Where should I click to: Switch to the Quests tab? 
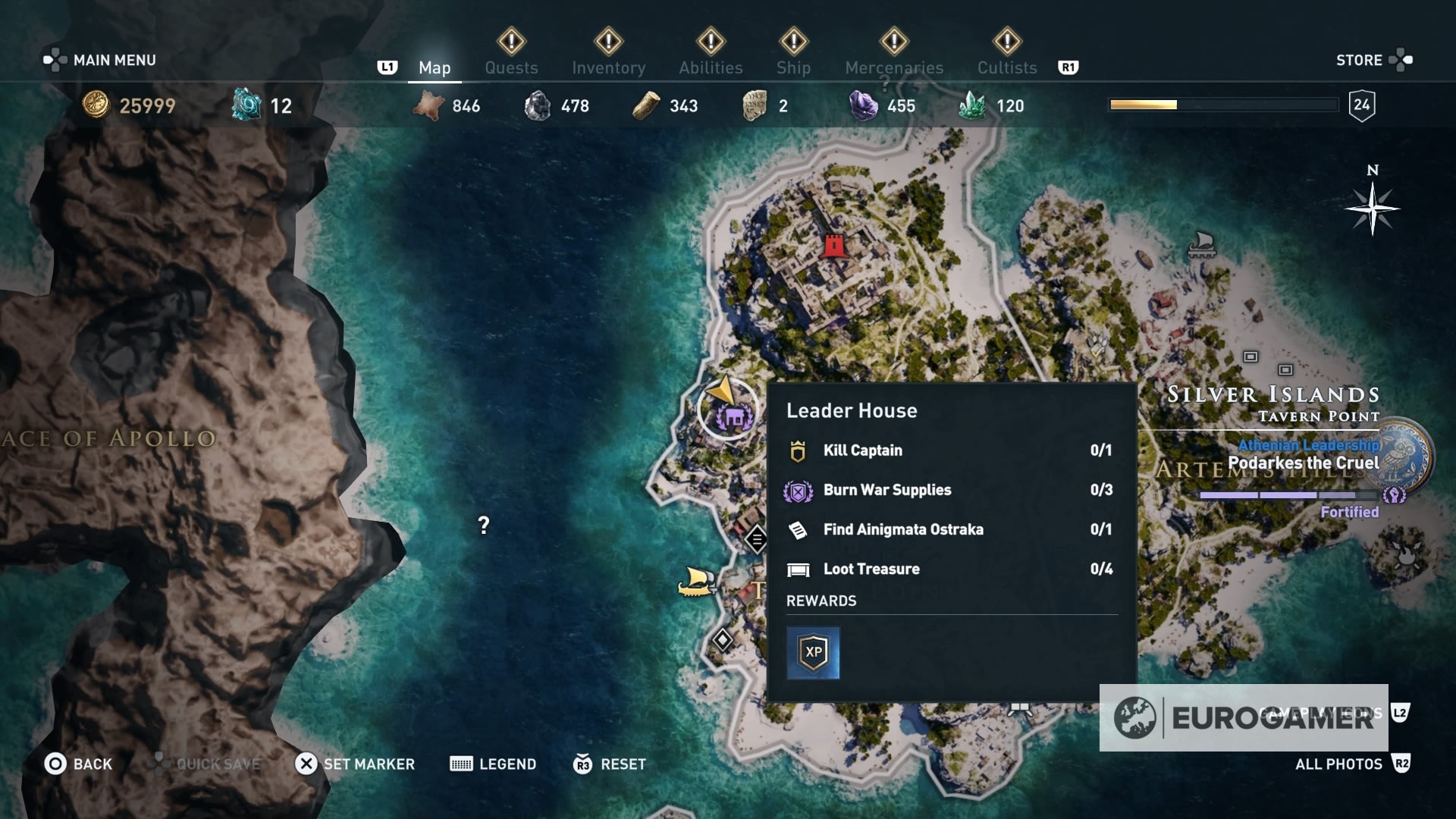(x=511, y=67)
